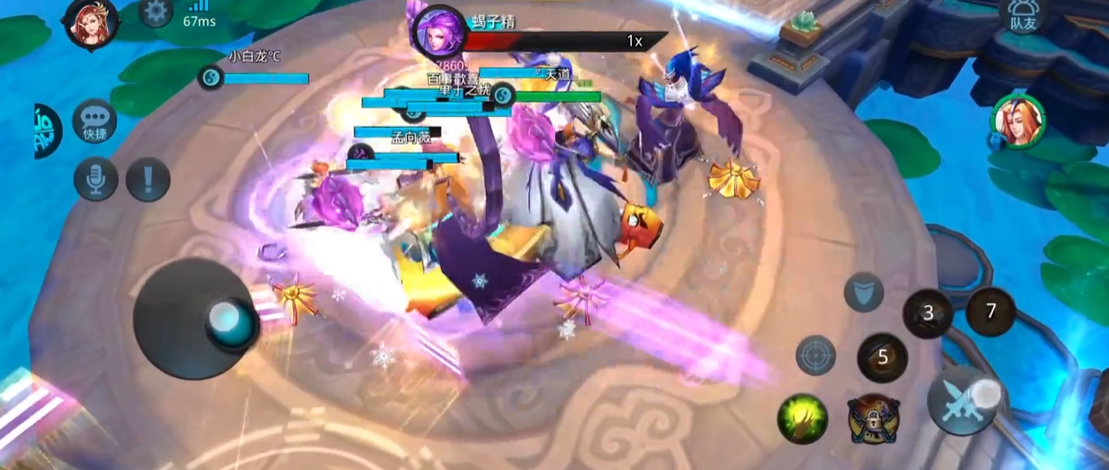The width and height of the screenshot is (1109, 470).
Task: Send an alert with the exclamation button
Action: point(149,180)
